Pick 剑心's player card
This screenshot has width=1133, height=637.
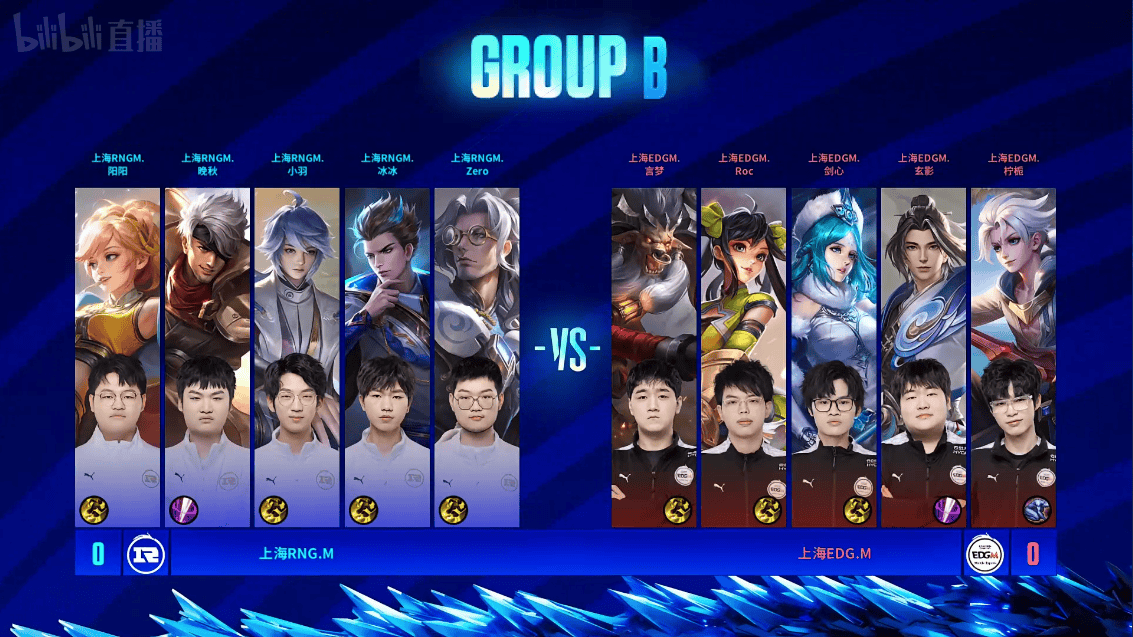point(834,356)
